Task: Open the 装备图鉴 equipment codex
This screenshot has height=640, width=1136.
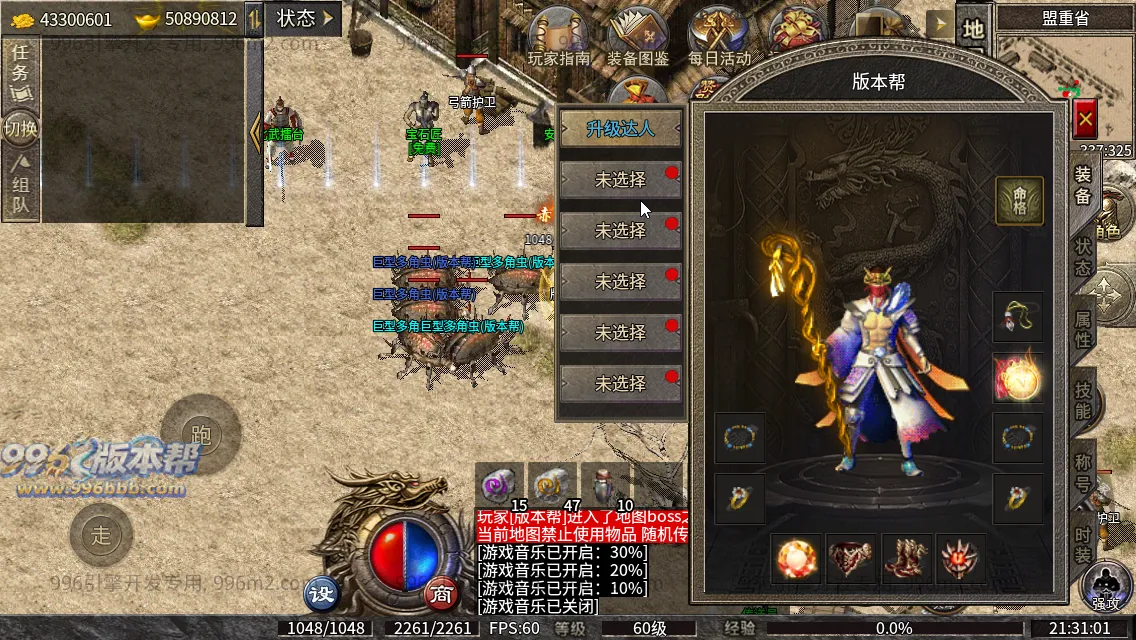Action: point(639,37)
